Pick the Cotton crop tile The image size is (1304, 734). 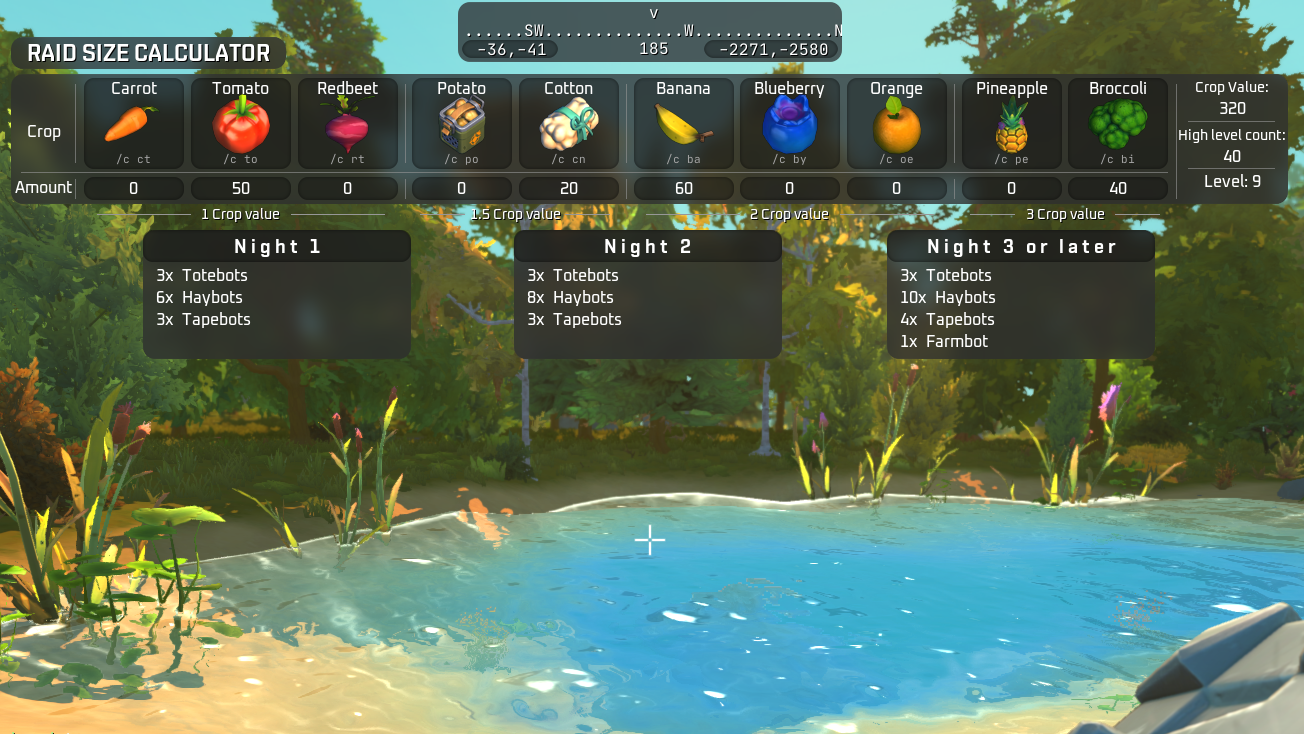coord(569,124)
